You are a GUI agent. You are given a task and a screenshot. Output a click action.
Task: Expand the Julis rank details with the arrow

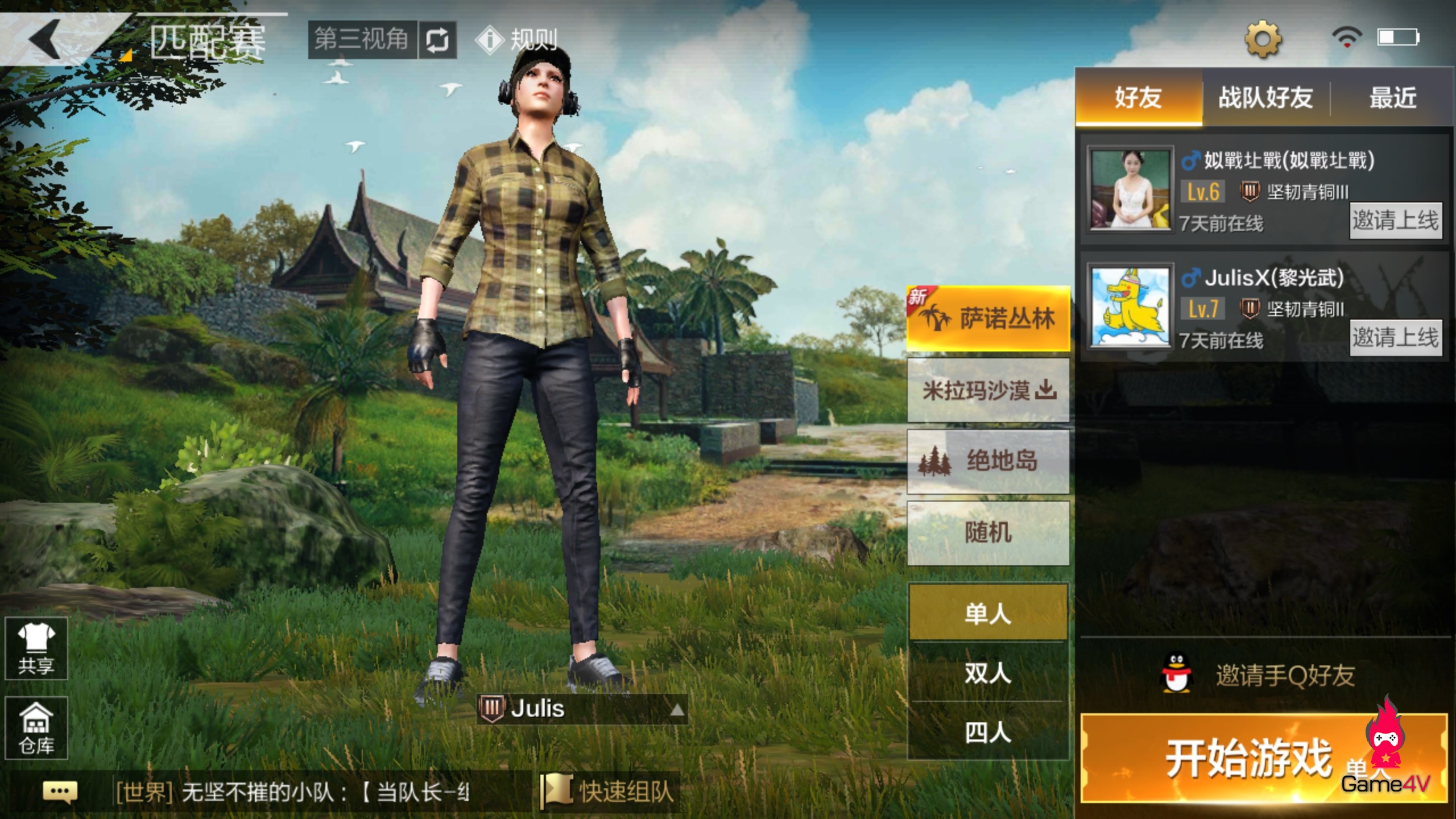click(677, 711)
